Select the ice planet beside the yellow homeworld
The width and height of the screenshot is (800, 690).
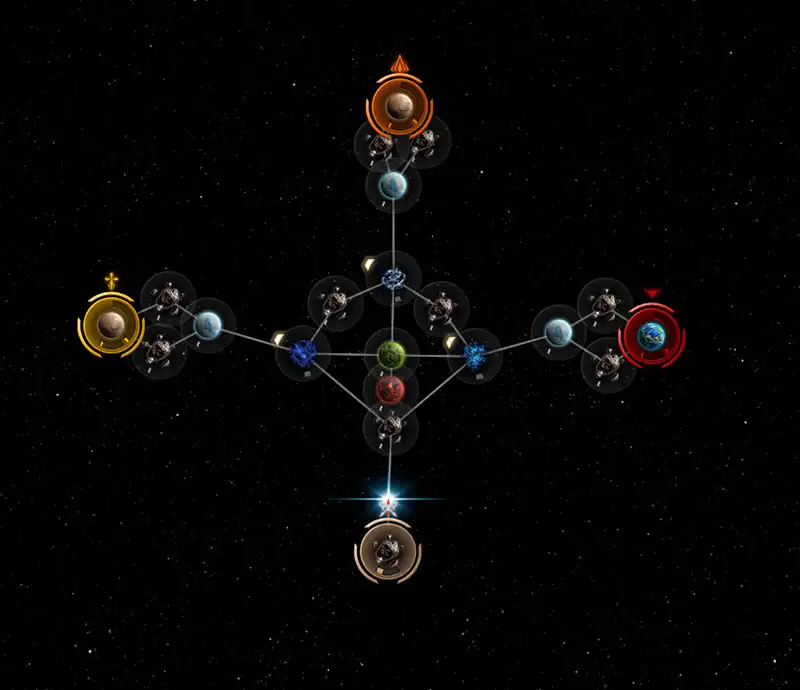pos(207,324)
